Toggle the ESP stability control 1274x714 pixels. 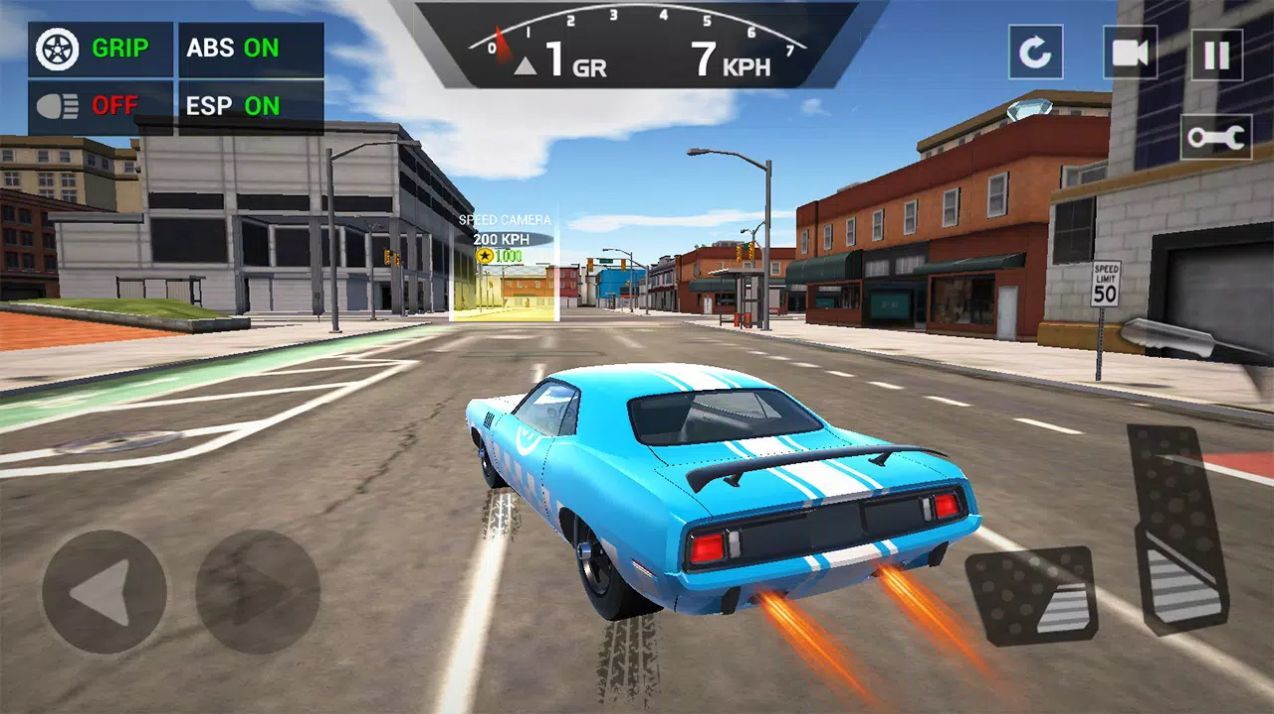coord(250,106)
